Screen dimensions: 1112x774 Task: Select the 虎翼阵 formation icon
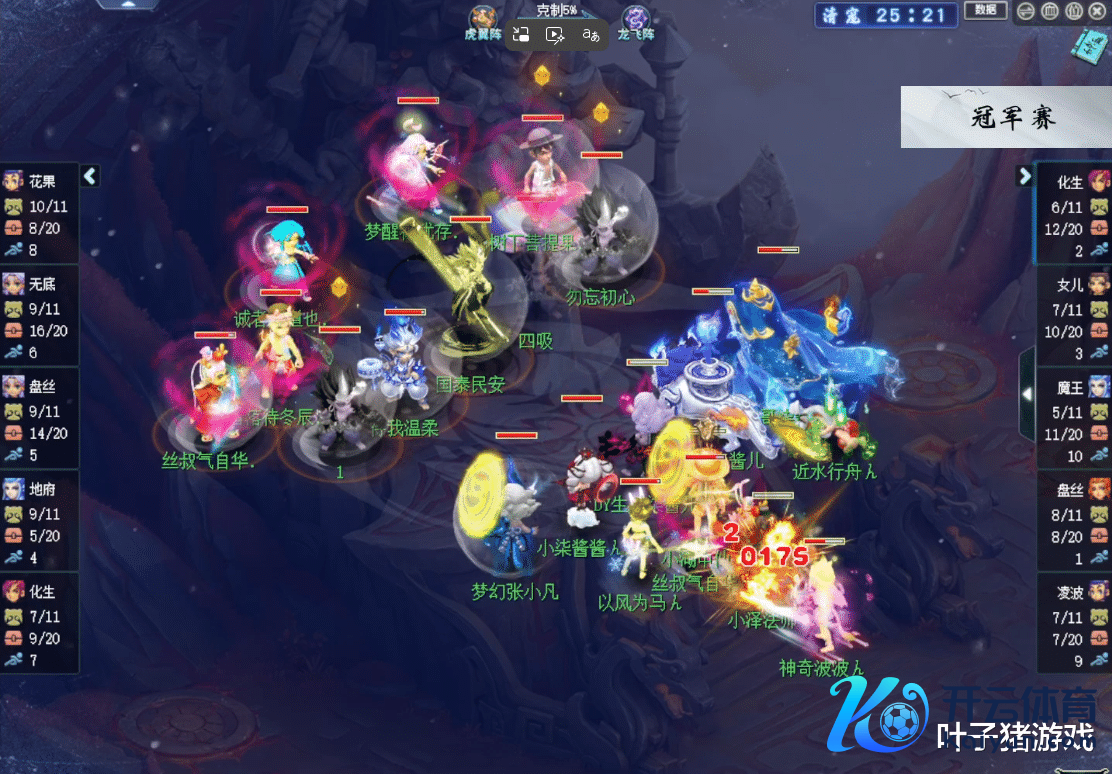(483, 19)
